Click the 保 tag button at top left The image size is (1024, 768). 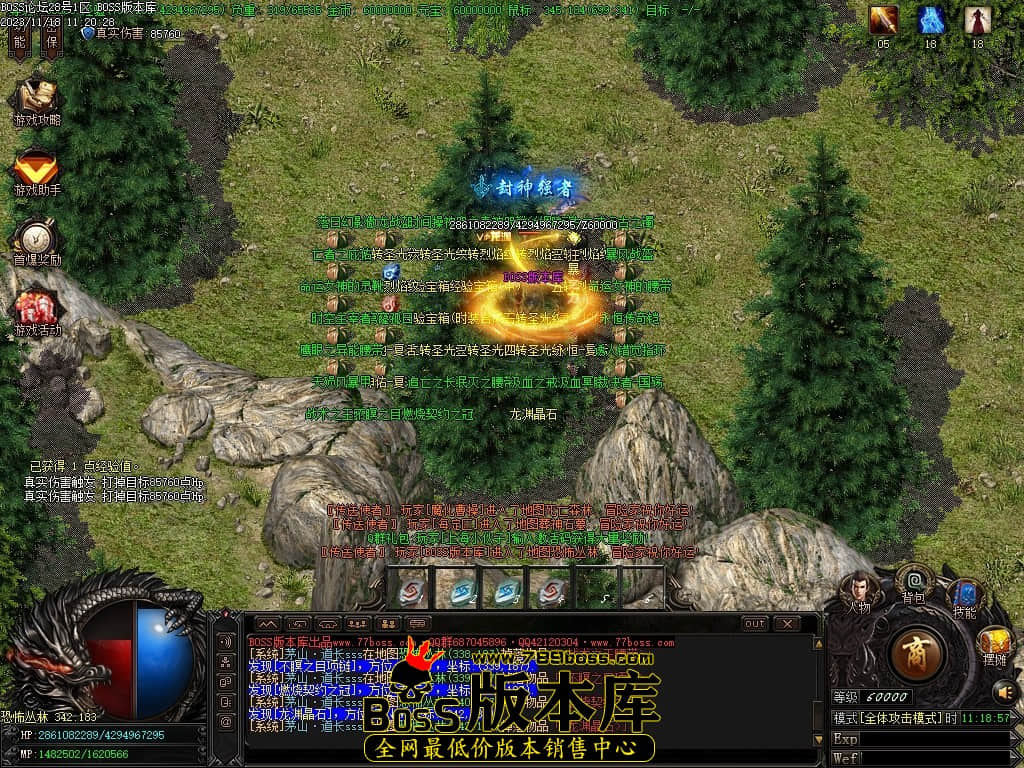point(50,41)
